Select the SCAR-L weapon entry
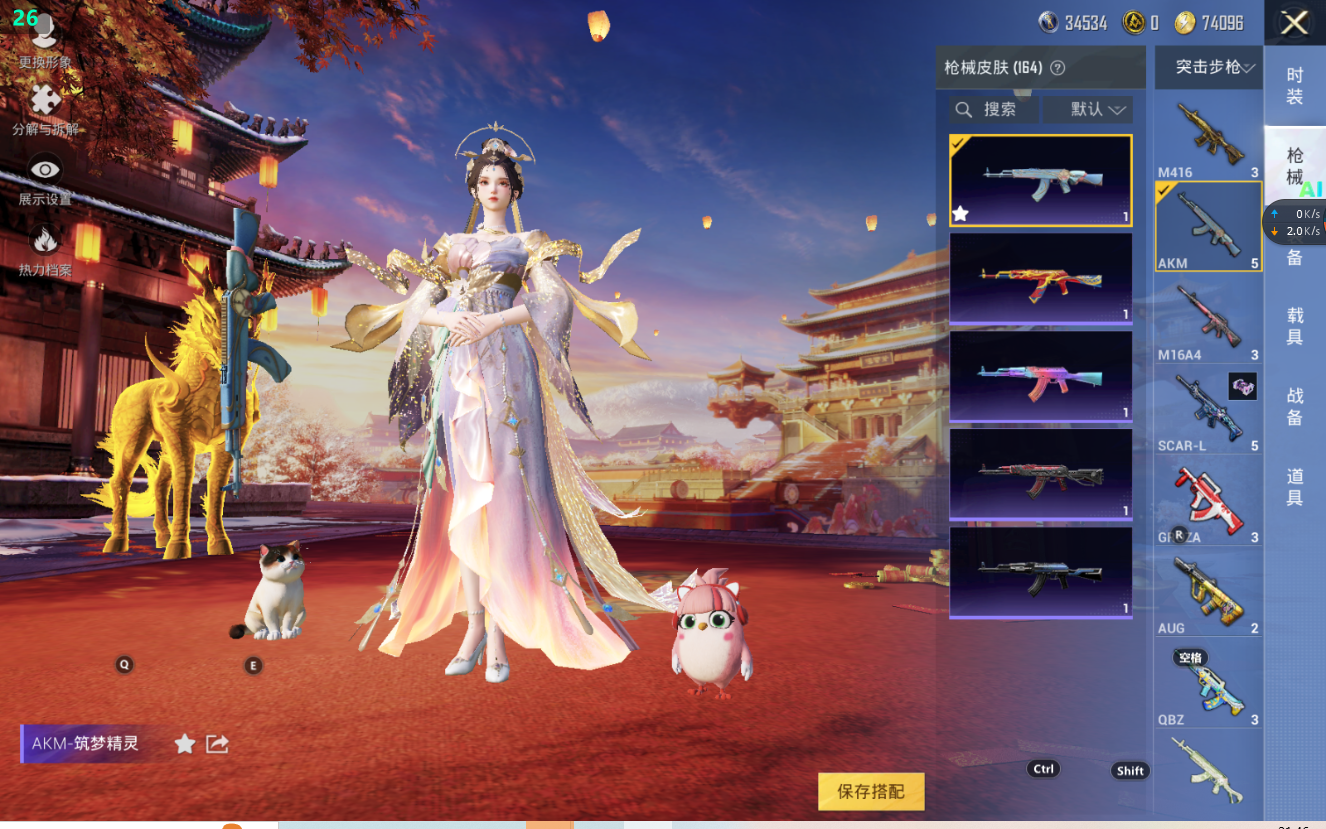 coord(1208,410)
